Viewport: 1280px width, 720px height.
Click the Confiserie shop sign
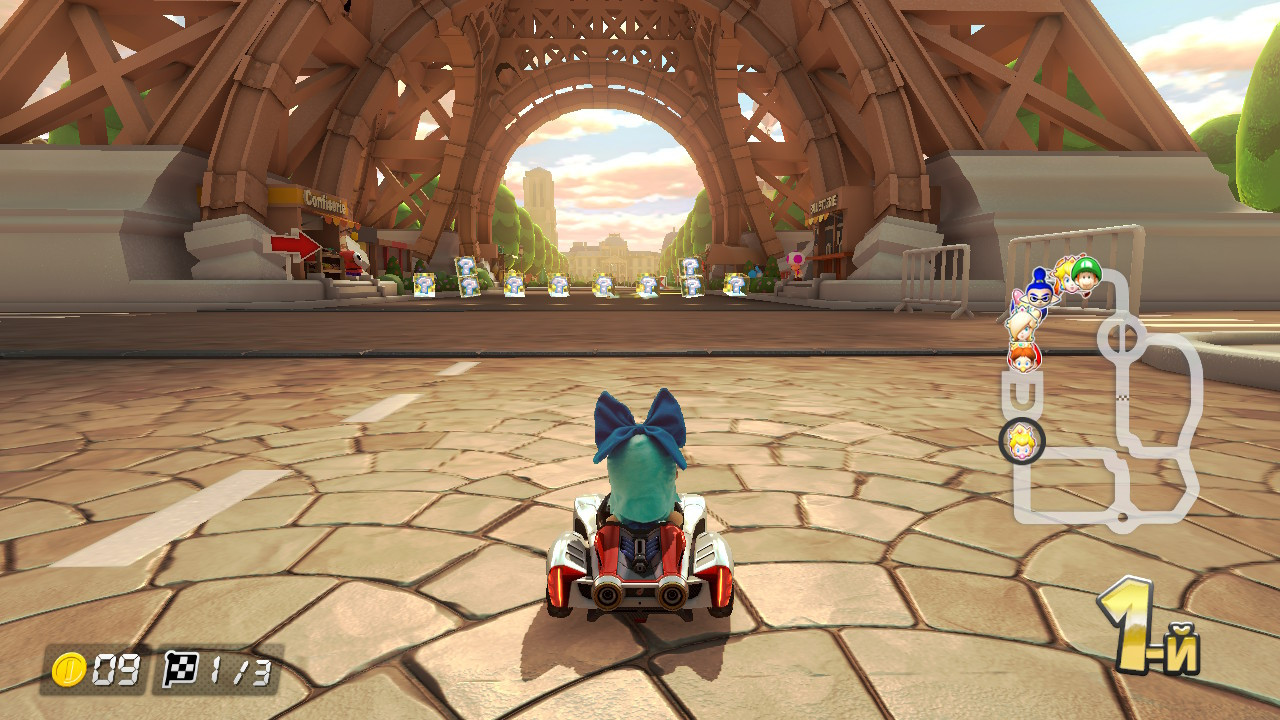323,201
